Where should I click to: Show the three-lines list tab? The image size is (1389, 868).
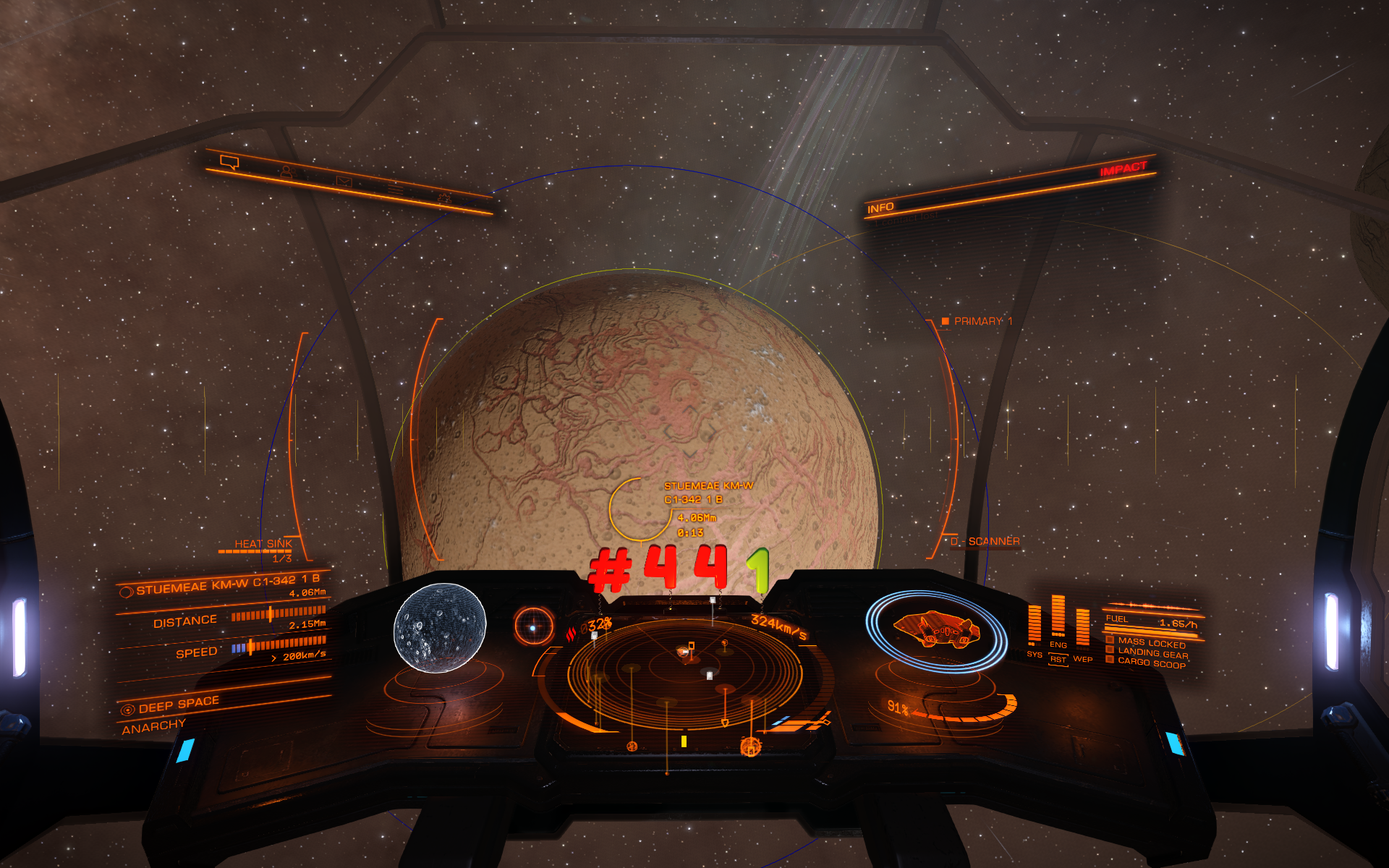pyautogui.click(x=394, y=190)
